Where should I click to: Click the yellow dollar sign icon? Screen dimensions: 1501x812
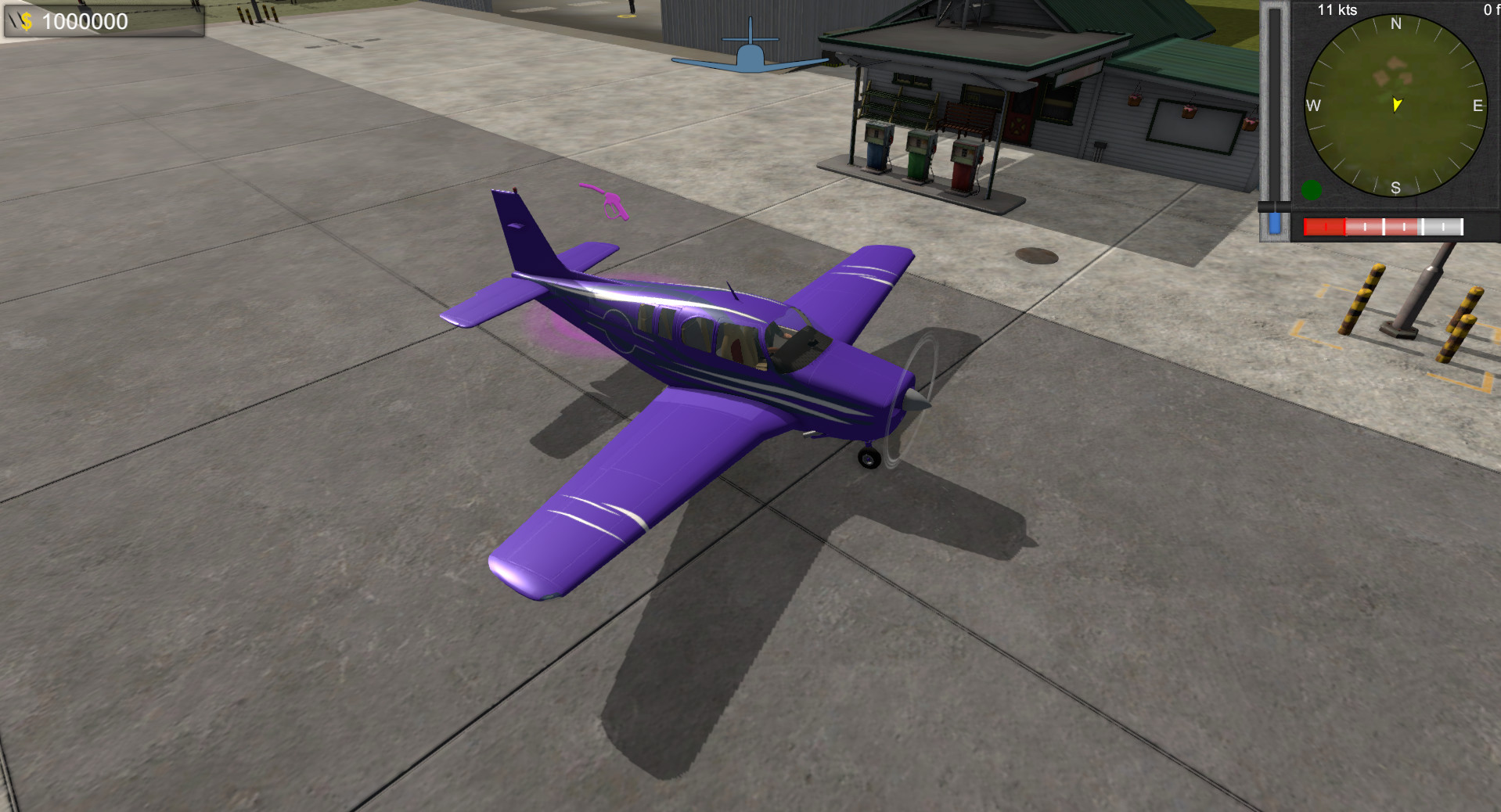coord(28,21)
